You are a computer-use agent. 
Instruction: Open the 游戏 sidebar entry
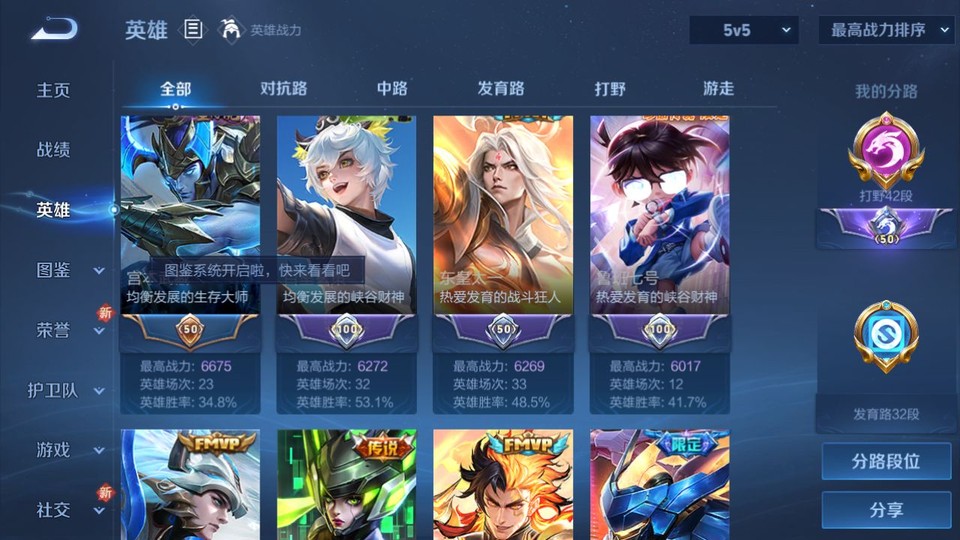[x=54, y=450]
